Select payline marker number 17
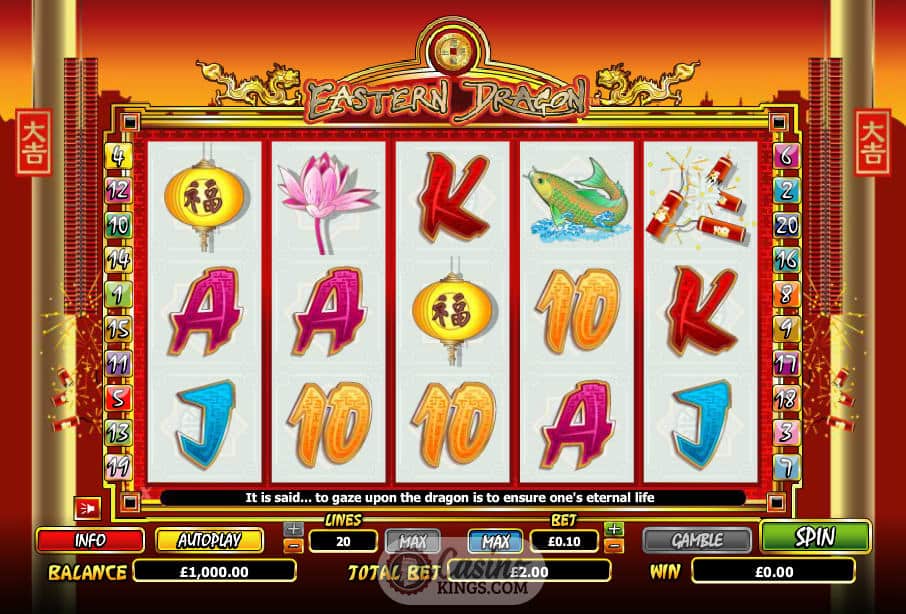The width and height of the screenshot is (906, 614). click(787, 363)
